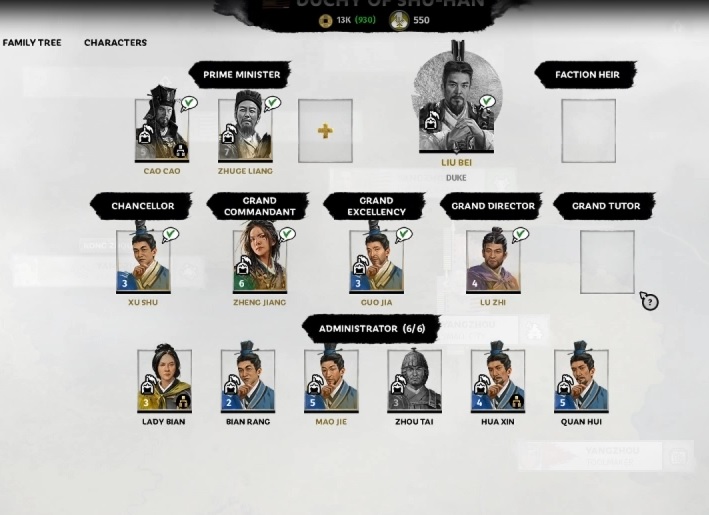Open the Characters tab

click(115, 43)
